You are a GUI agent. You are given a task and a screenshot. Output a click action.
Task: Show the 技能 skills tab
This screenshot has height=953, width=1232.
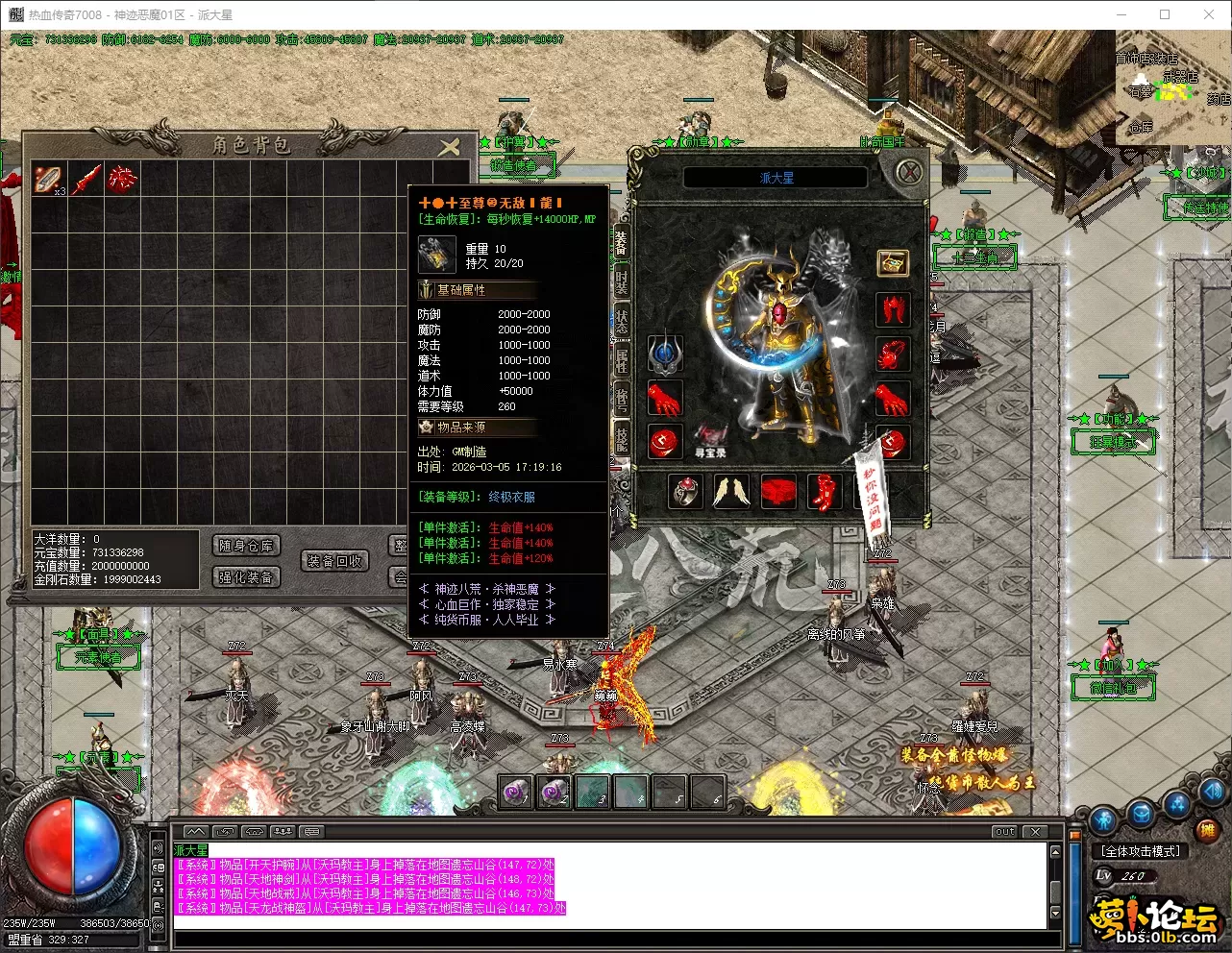click(621, 439)
